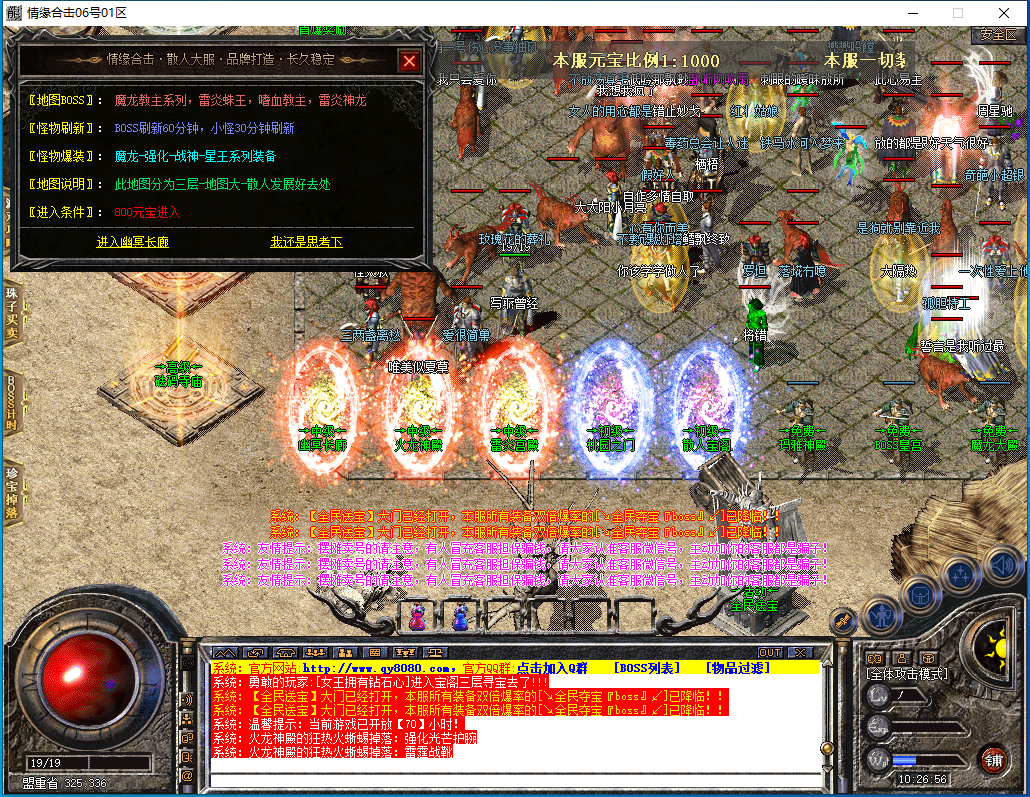Open the BOSS列表 link in chat
This screenshot has height=797, width=1030.
(x=646, y=667)
